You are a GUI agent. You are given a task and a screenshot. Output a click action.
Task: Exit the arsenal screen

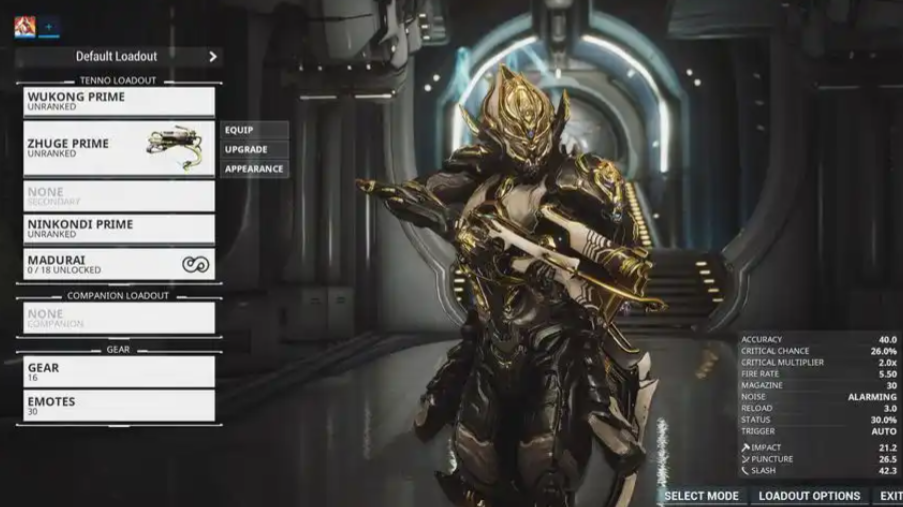[890, 496]
